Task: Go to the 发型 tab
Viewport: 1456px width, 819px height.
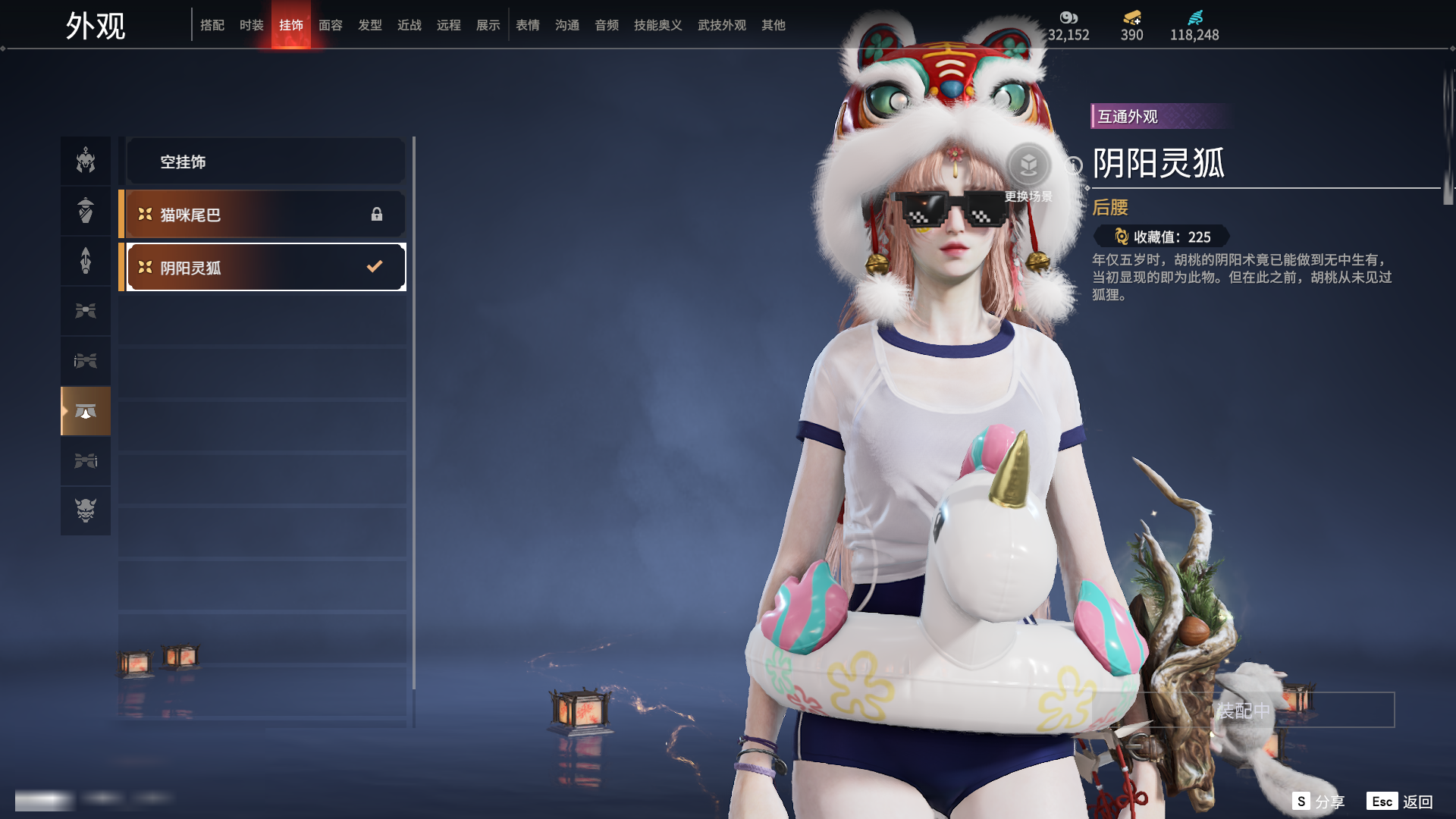Action: point(369,25)
